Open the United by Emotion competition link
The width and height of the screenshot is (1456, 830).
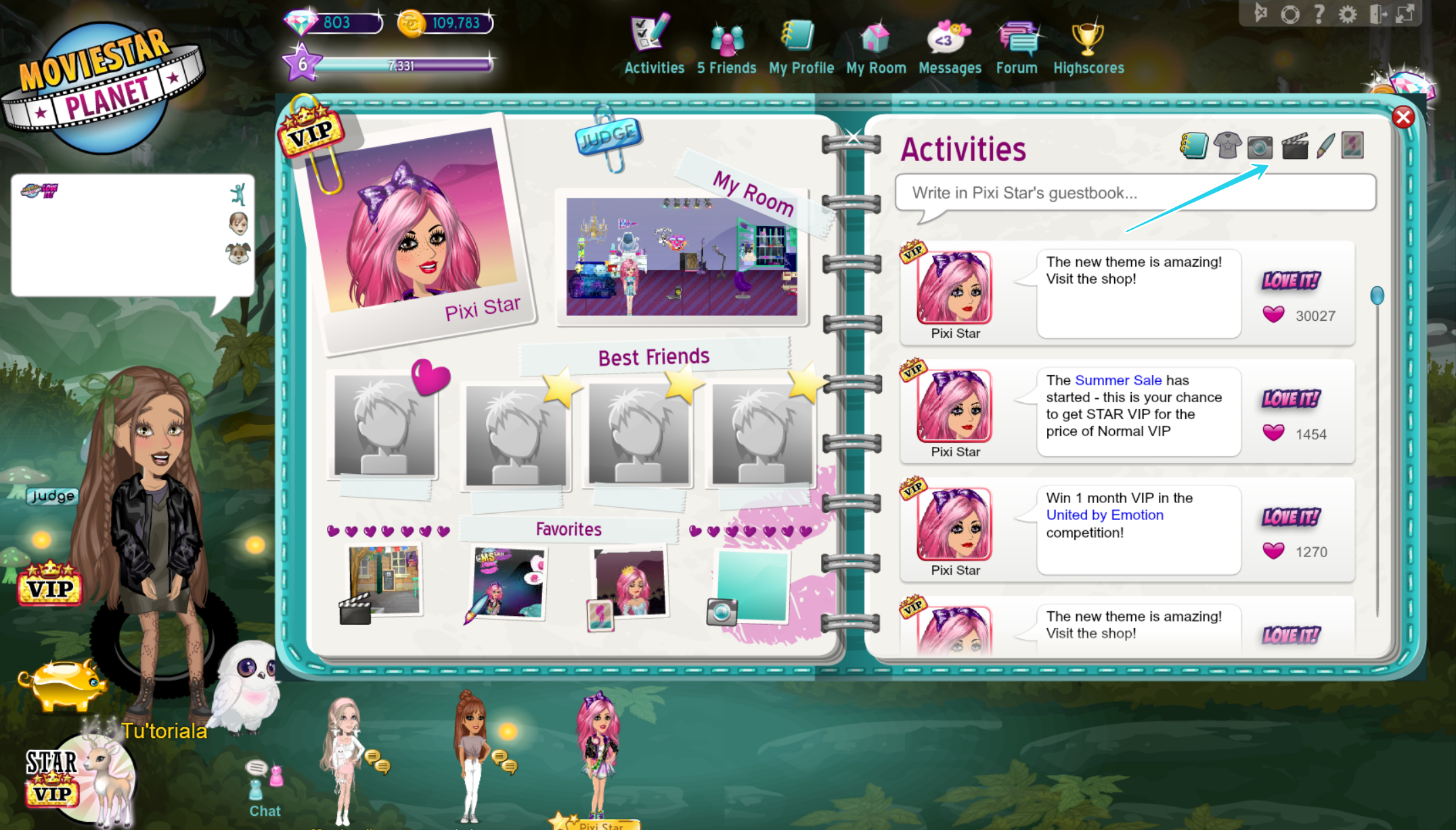[x=1104, y=515]
